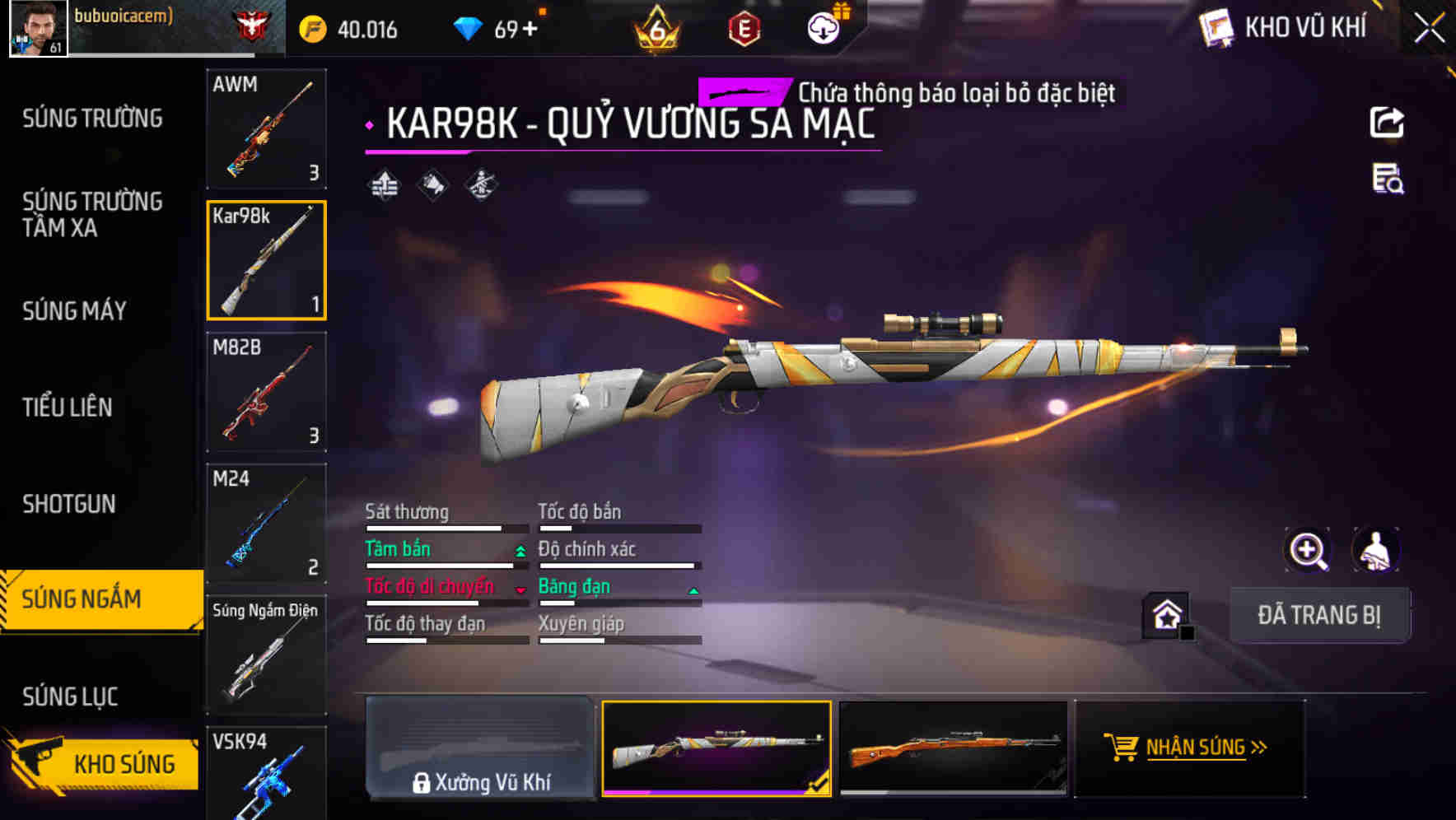Toggle the weapon skin ability icon with gun emblem

point(479,186)
